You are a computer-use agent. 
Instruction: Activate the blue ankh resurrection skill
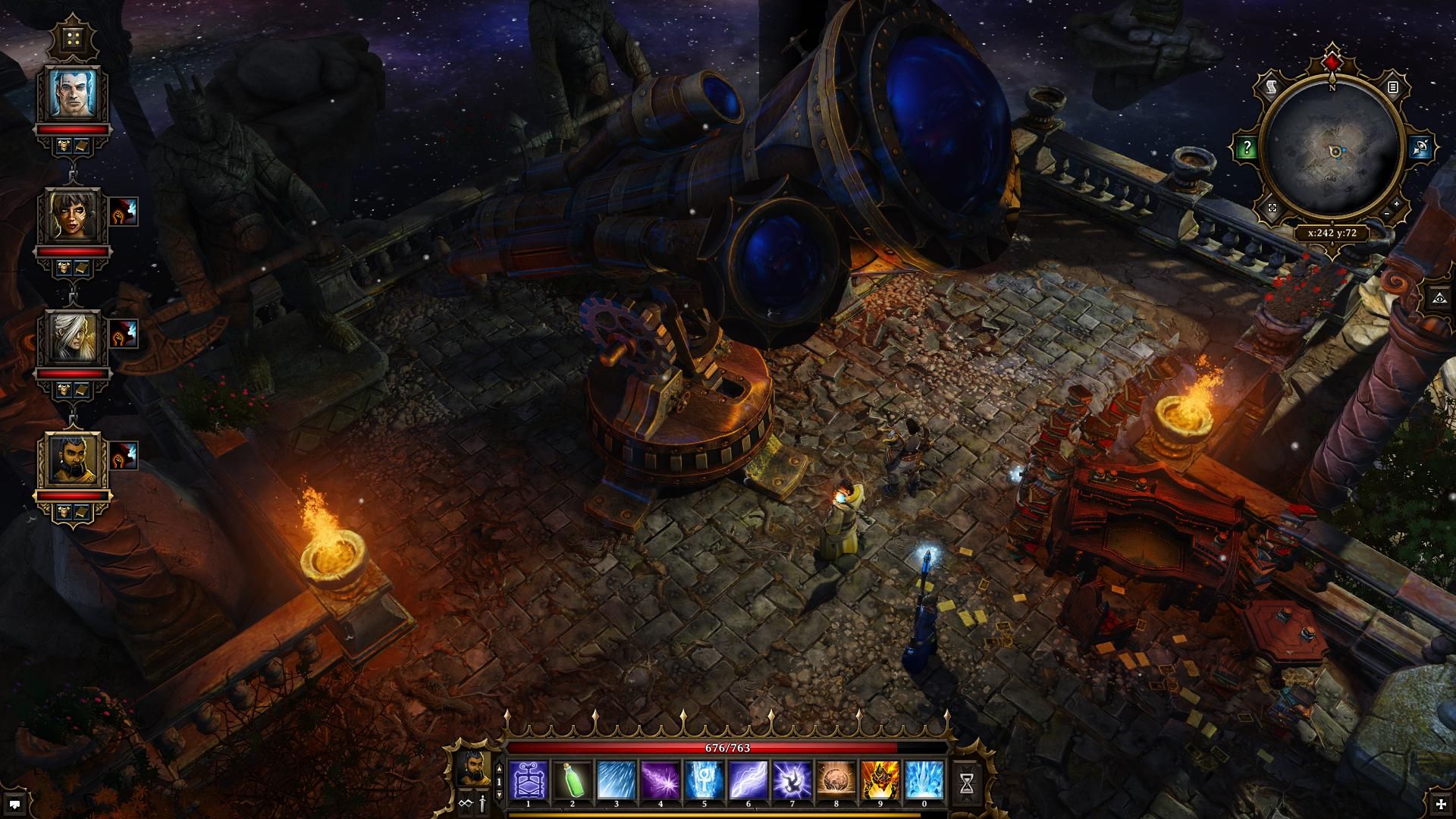704,780
